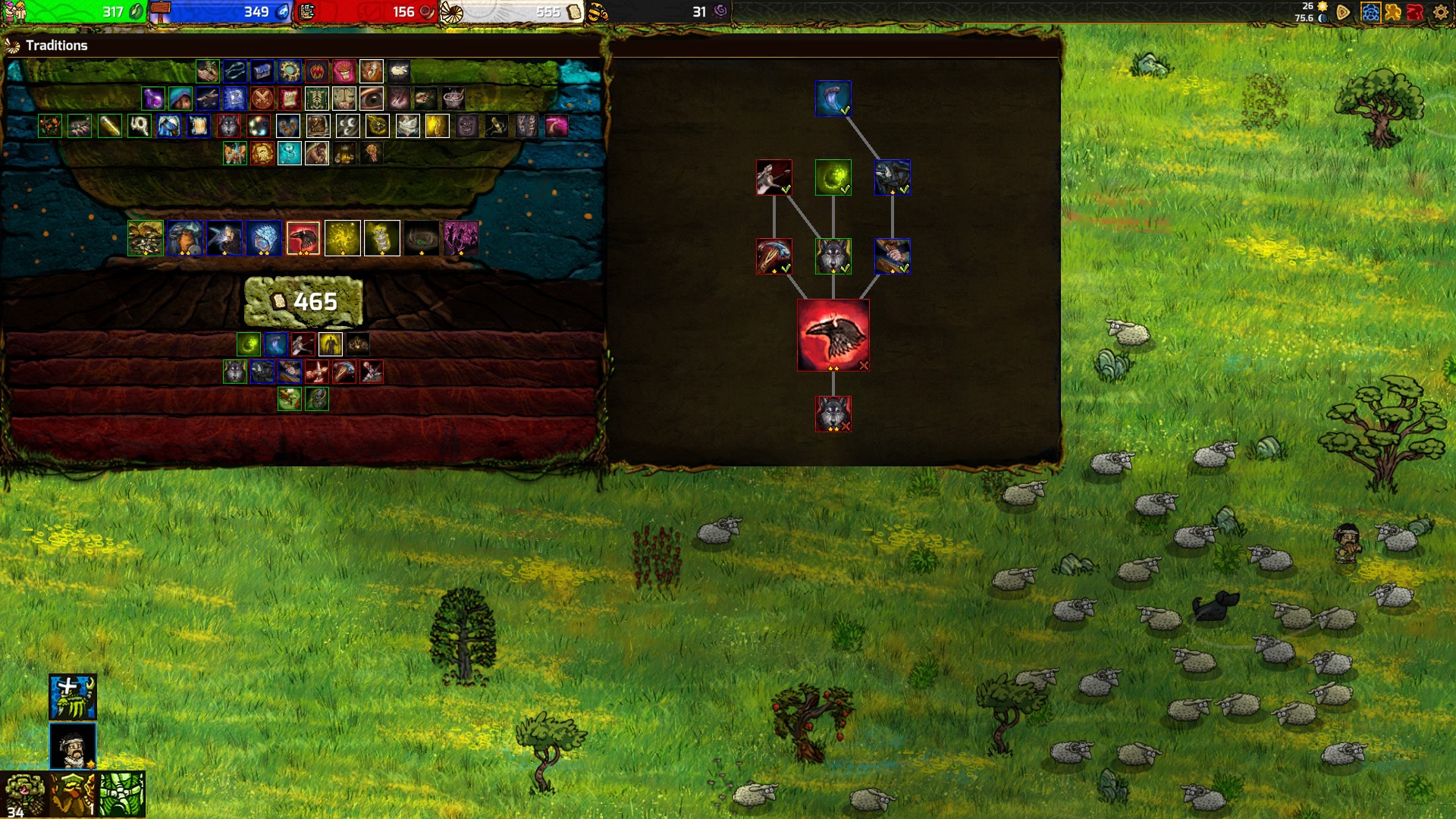
Task: Pick the wolf node below the raven
Action: [833, 413]
